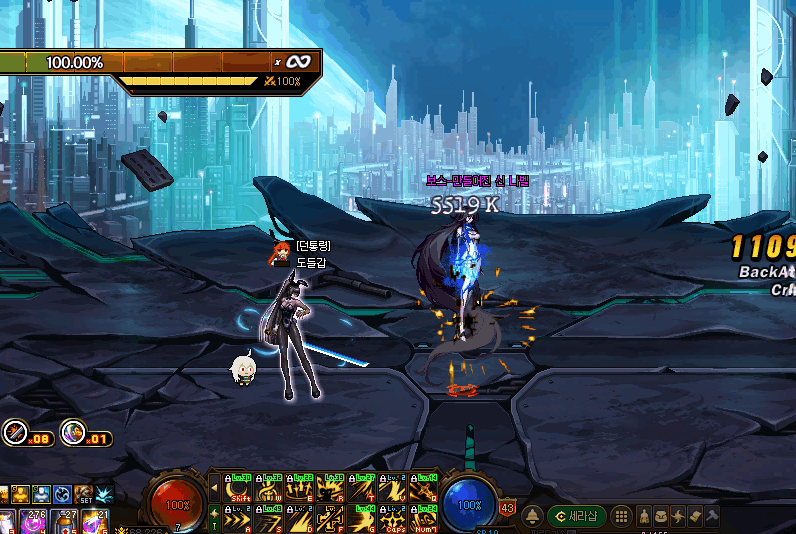Activate the Lv.22 skill on E
Viewport: 796px width, 534px height.
click(x=300, y=489)
